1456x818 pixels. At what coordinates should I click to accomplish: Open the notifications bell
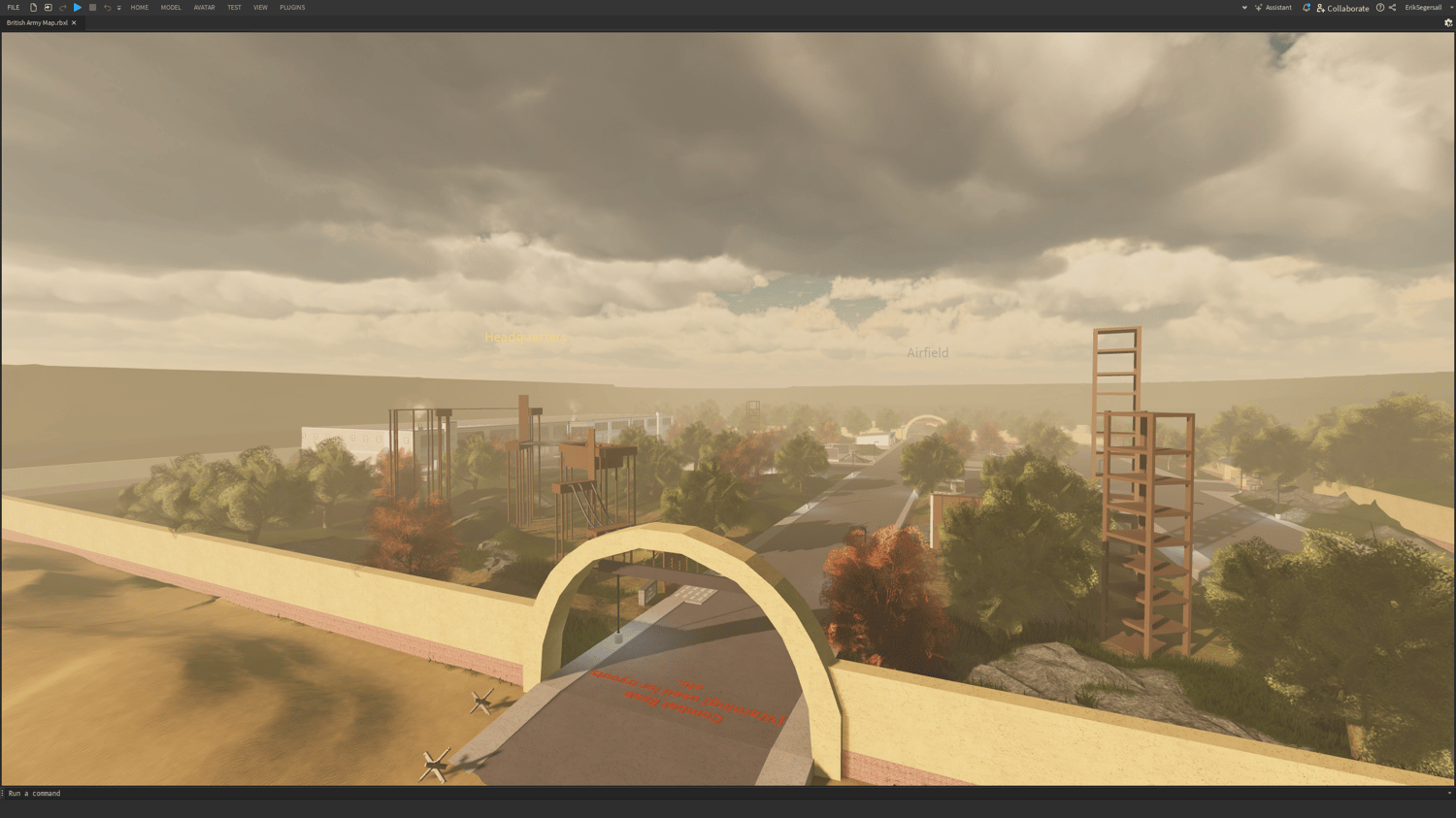(x=1307, y=7)
